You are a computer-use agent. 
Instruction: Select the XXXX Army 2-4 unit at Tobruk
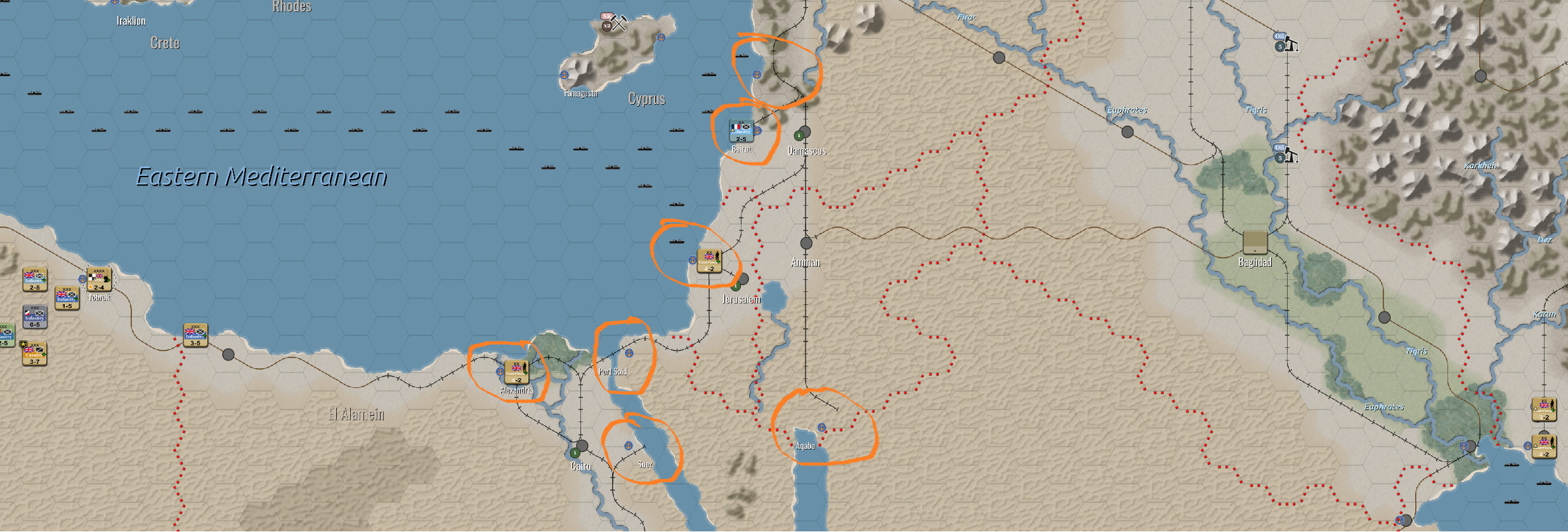point(100,279)
